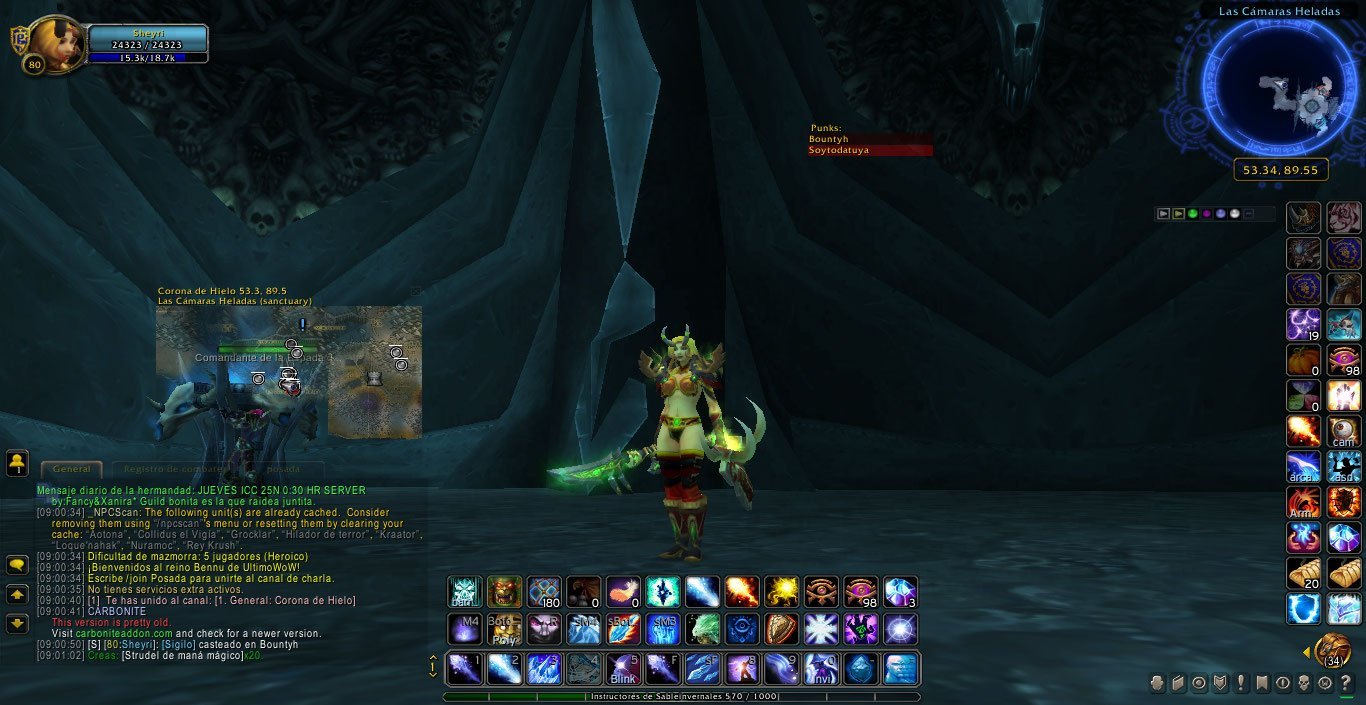
Task: Switch to the General chat tab
Action: 72,469
